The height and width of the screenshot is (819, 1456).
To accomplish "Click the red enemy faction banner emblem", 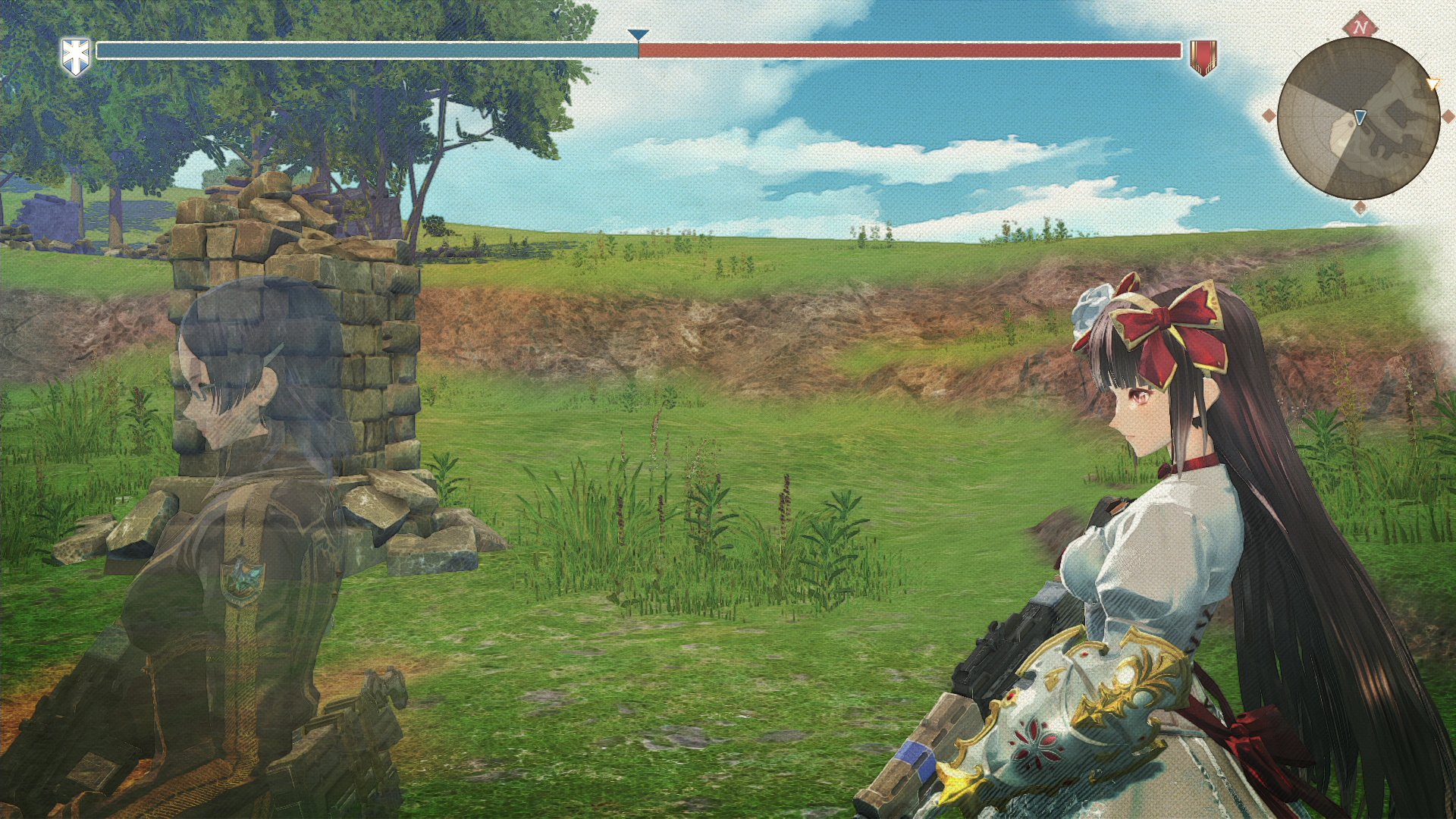I will 1203,57.
